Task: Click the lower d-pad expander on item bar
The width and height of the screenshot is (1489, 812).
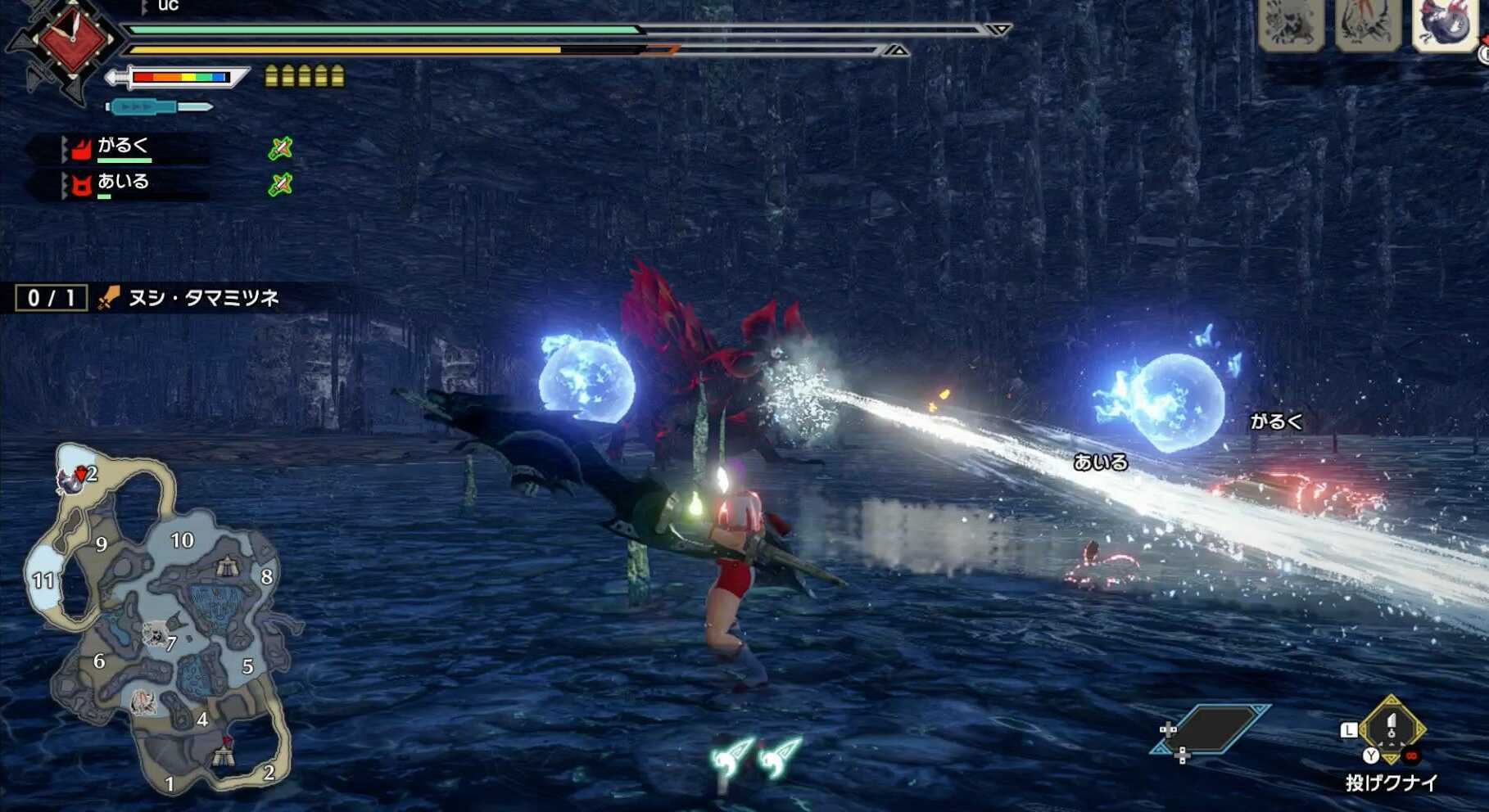Action: pos(1182,756)
